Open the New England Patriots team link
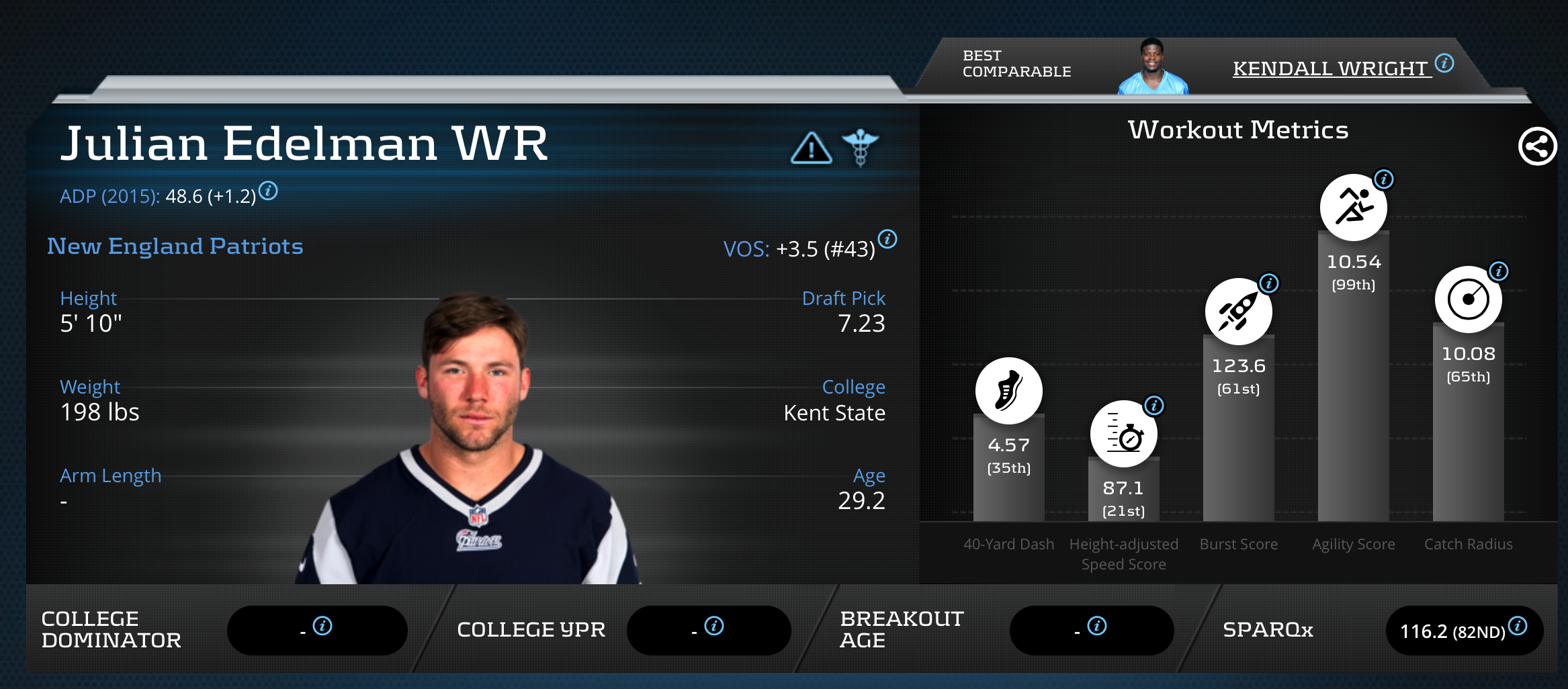 [x=175, y=246]
